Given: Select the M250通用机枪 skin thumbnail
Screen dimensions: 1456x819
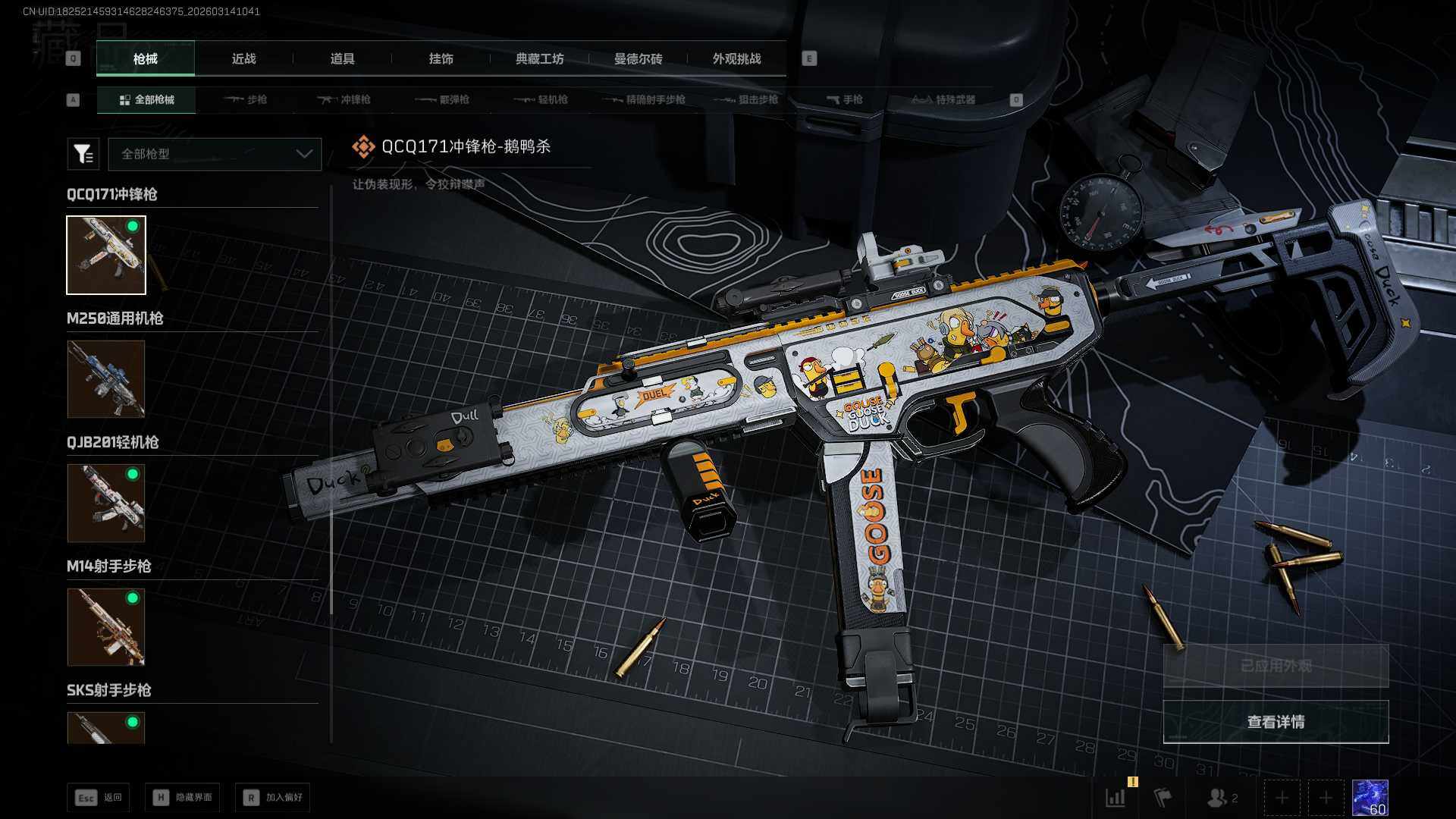Looking at the screenshot, I should tap(106, 378).
